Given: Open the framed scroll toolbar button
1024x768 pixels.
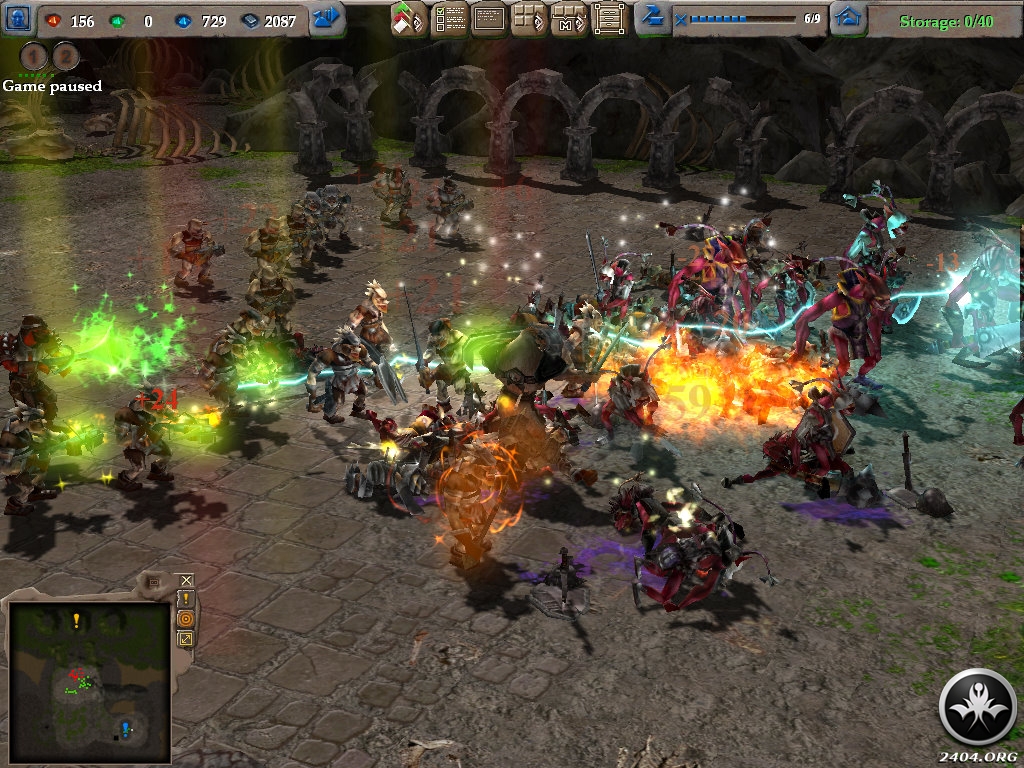Looking at the screenshot, I should [609, 19].
